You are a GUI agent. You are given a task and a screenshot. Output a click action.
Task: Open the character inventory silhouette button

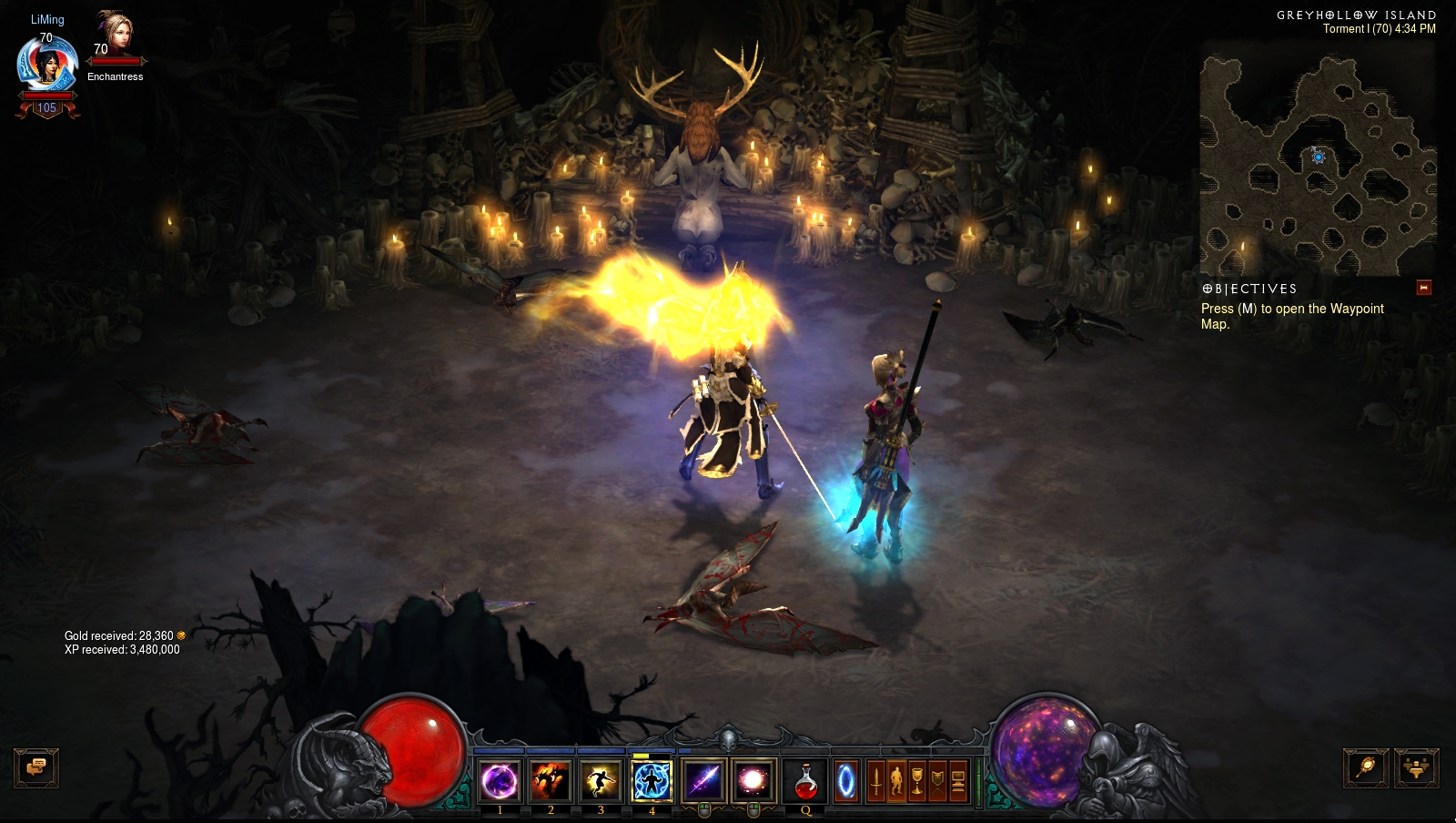896,781
